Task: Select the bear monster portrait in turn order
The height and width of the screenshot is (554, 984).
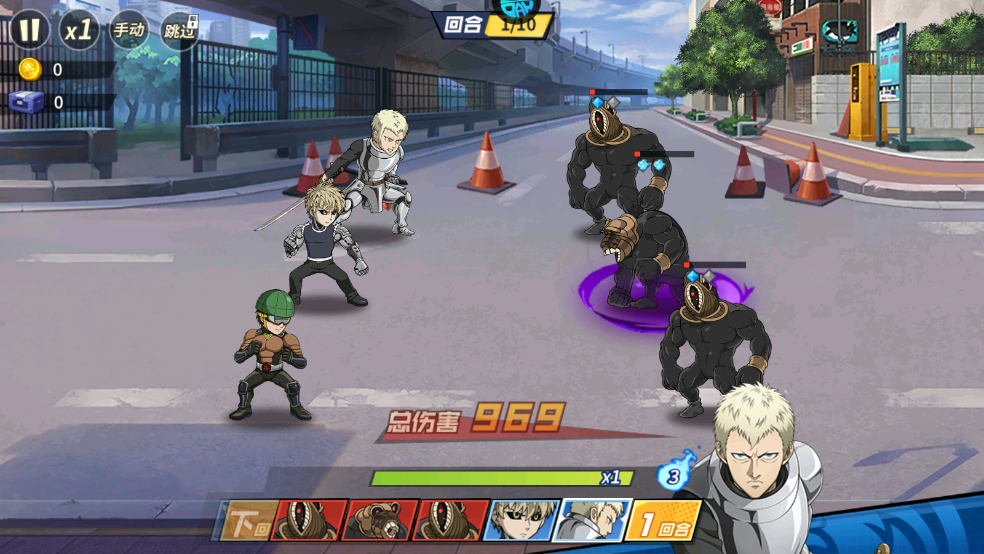Action: (x=381, y=520)
